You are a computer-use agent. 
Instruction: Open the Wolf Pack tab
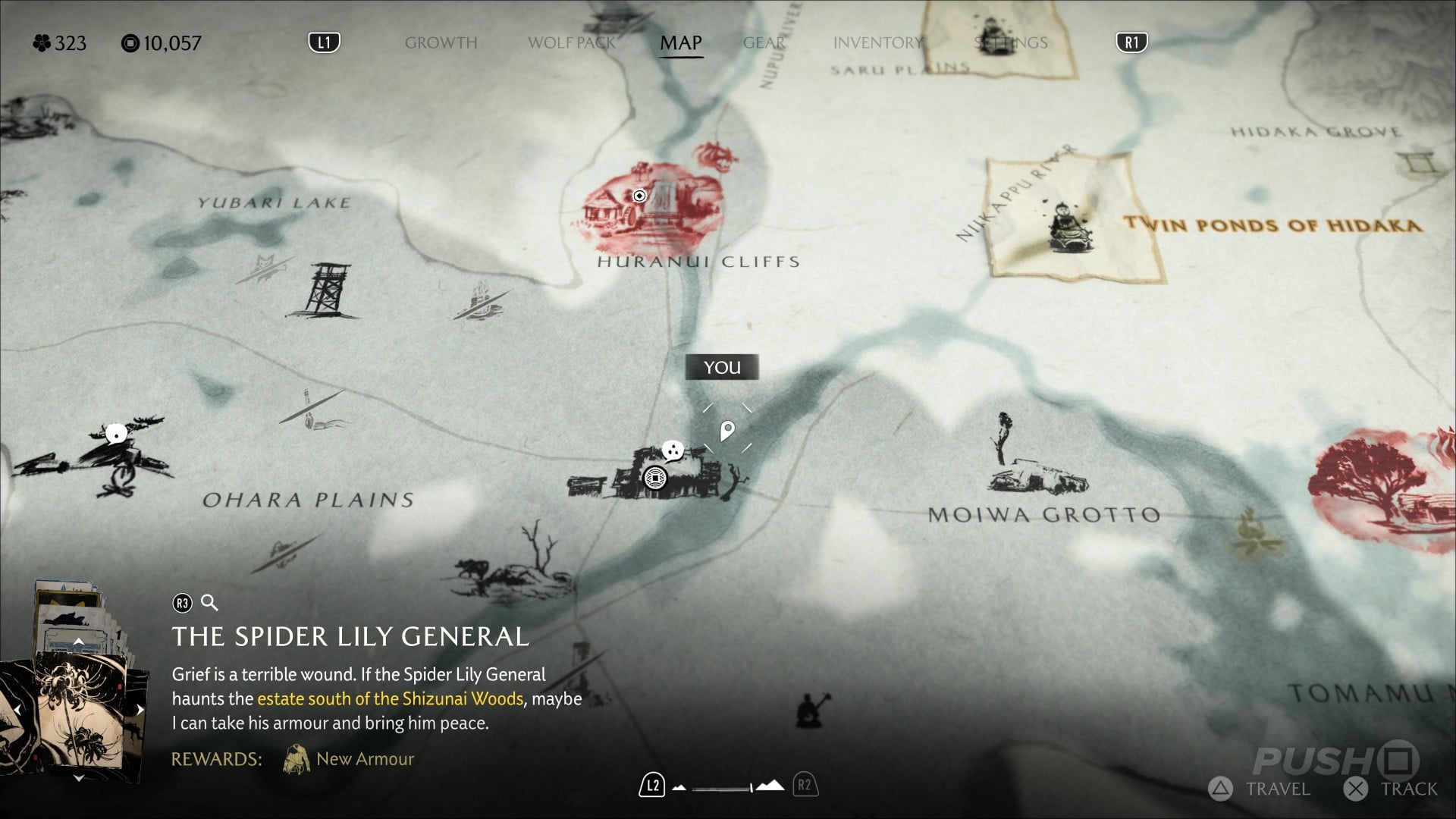(x=571, y=42)
